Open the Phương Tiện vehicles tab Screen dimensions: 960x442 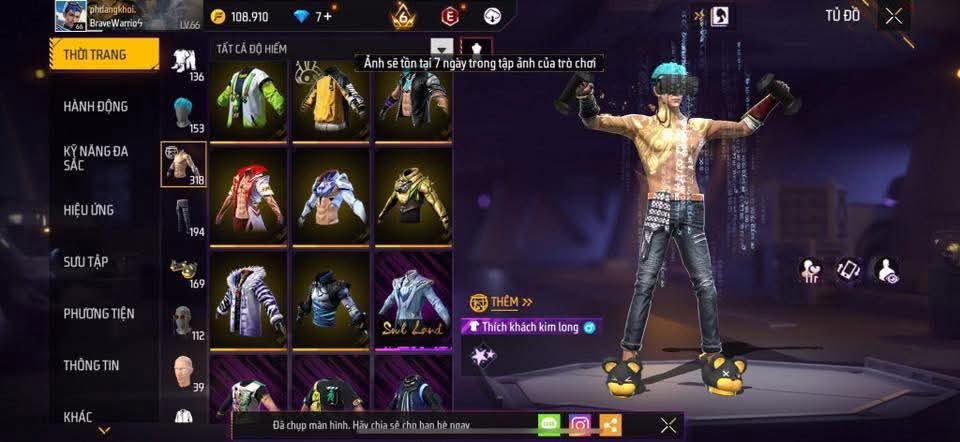[x=98, y=314]
